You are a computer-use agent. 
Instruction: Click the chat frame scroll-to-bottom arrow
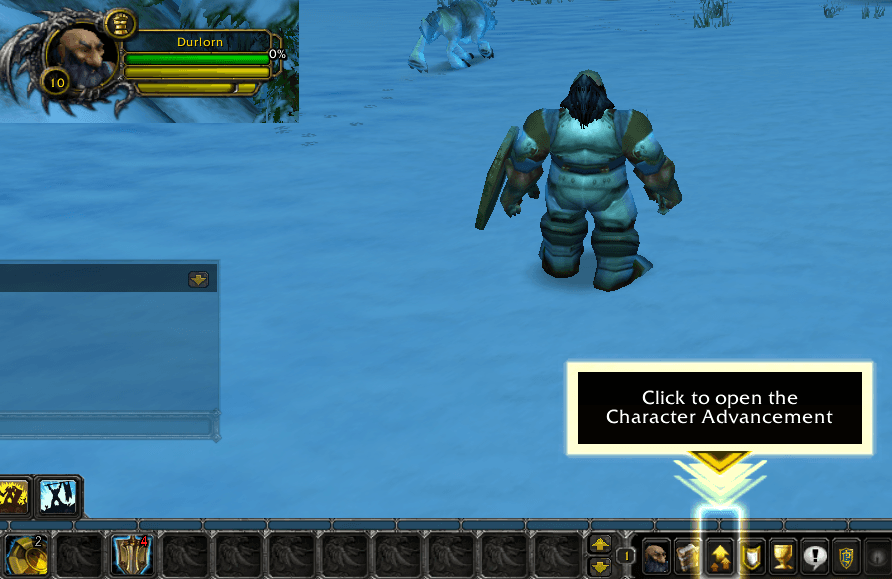point(198,280)
